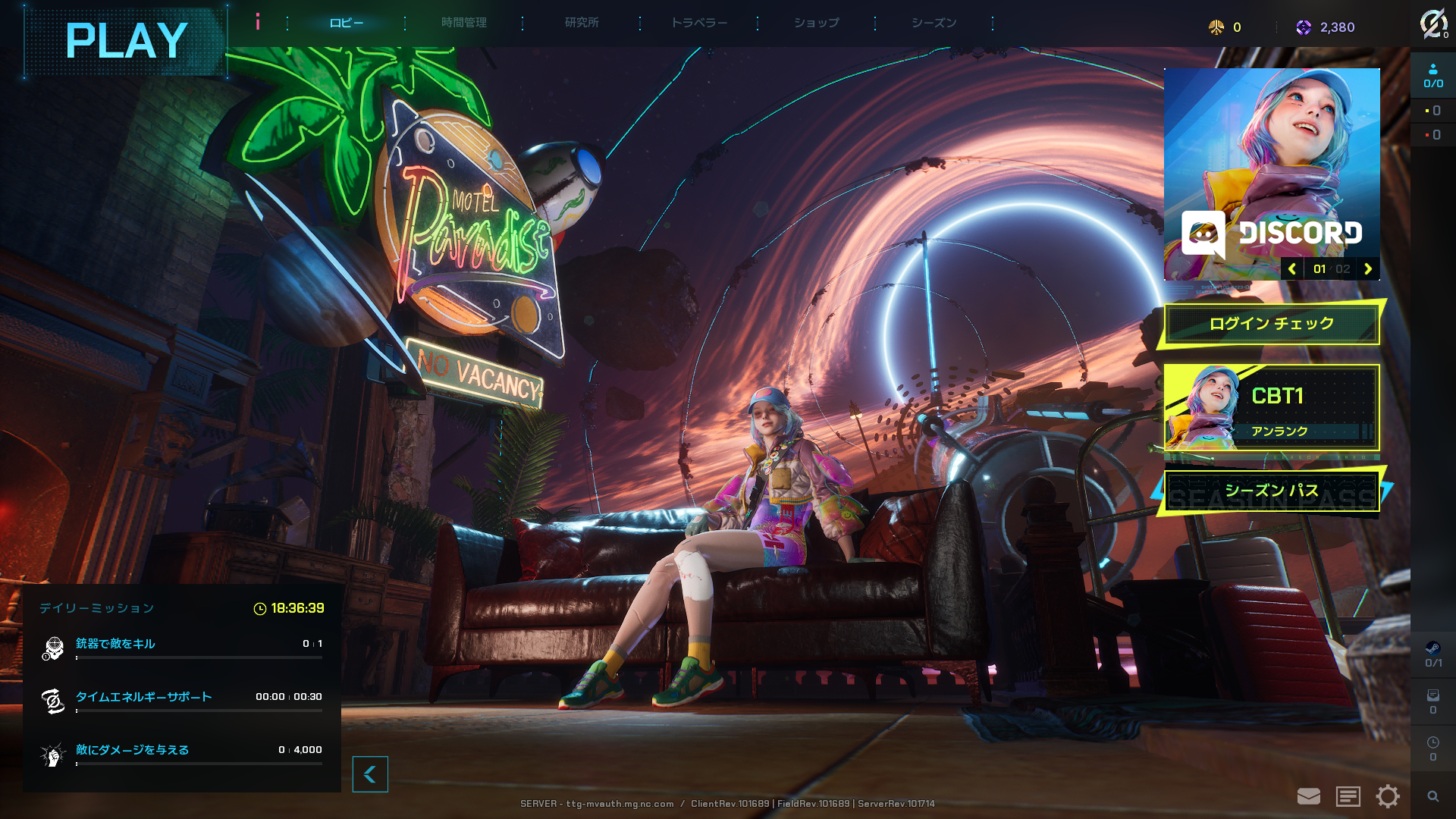Advance to the next banner slide

(1368, 269)
